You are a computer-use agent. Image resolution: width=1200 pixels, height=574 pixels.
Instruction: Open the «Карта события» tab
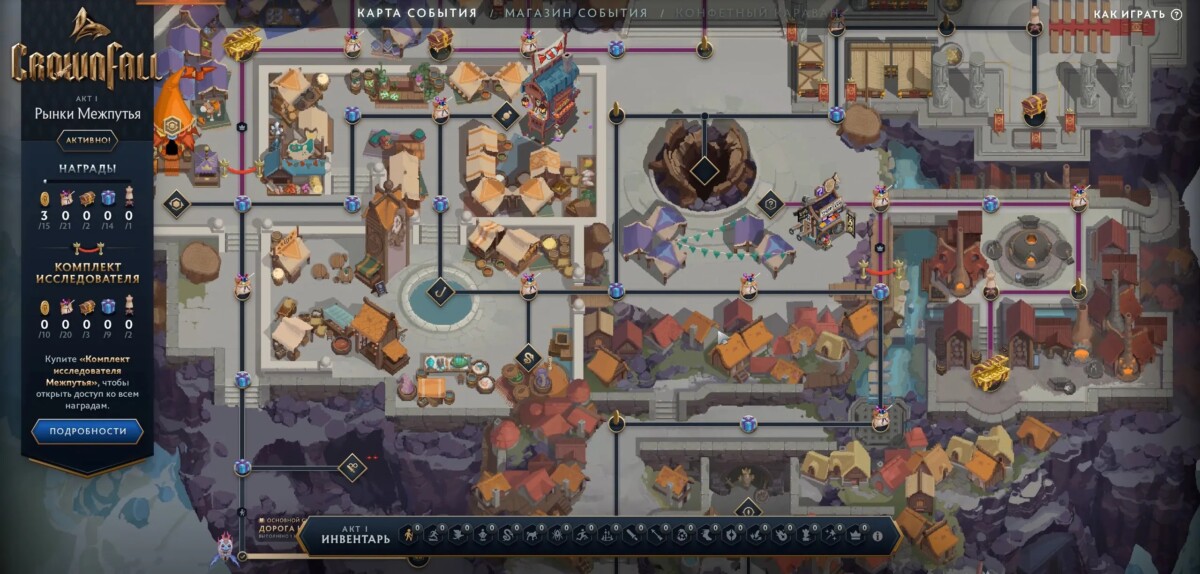(x=416, y=13)
